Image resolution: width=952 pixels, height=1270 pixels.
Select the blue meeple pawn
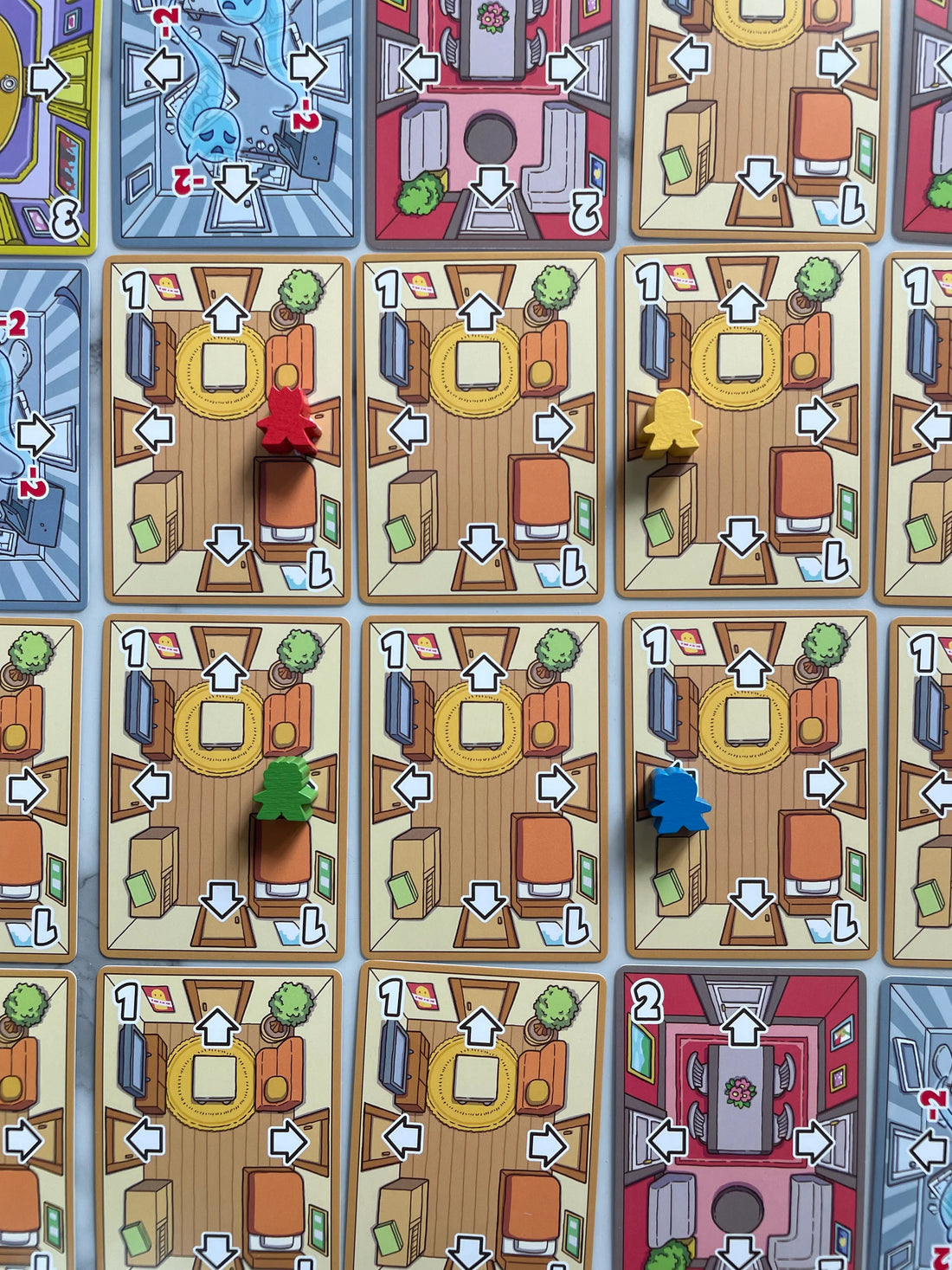tap(679, 801)
